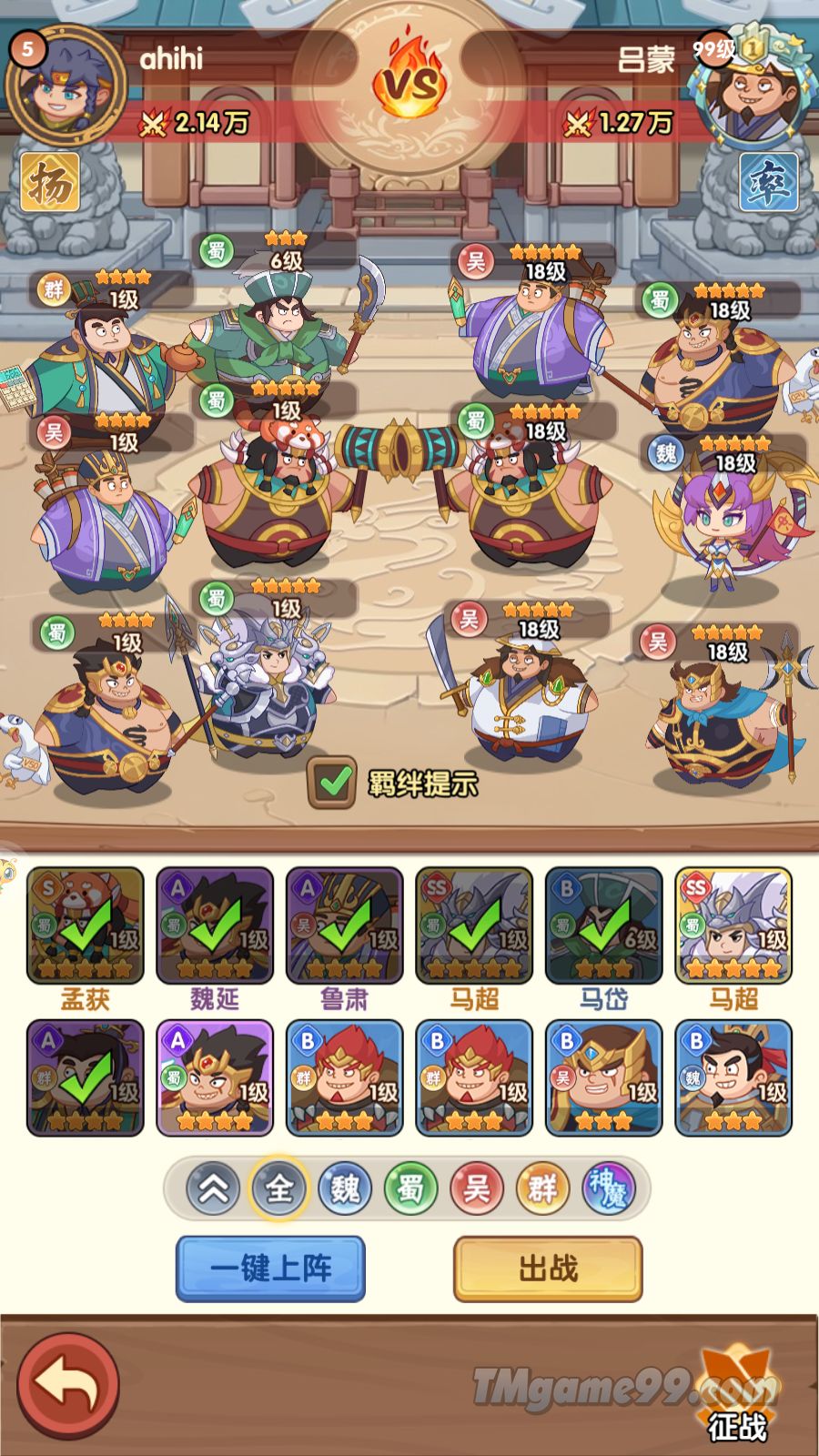Viewport: 819px width, 1456px height.
Task: Show only 吴 faction heroes
Action: tap(476, 1188)
